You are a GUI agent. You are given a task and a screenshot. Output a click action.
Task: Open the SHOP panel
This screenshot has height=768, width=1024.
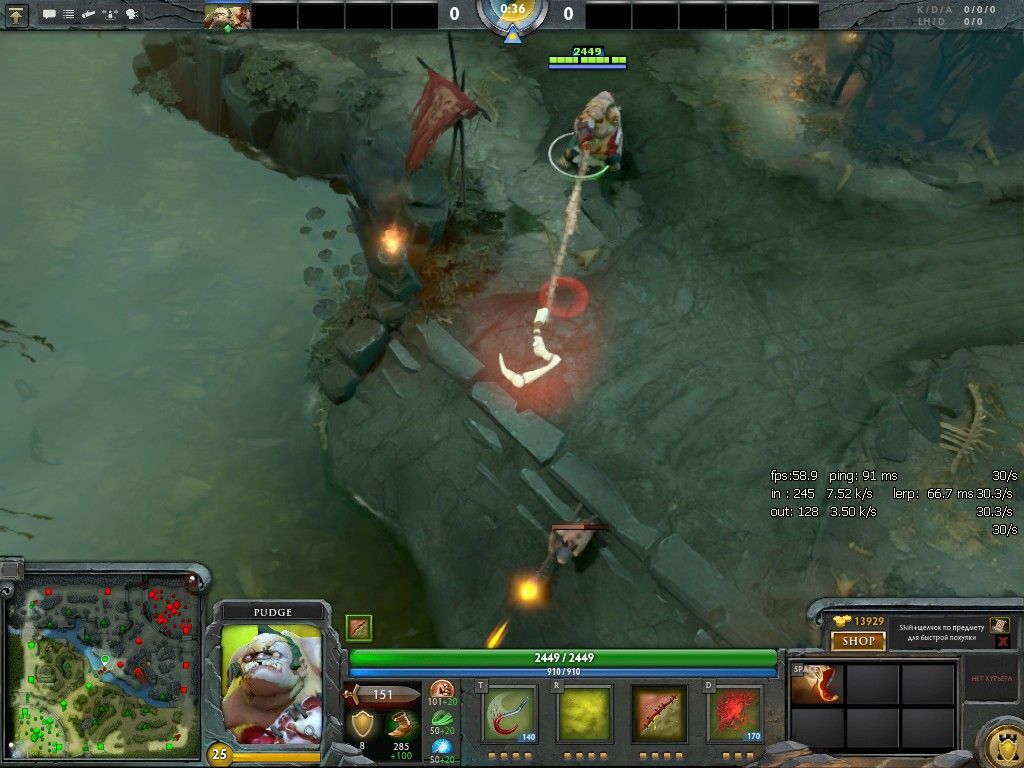(x=858, y=641)
